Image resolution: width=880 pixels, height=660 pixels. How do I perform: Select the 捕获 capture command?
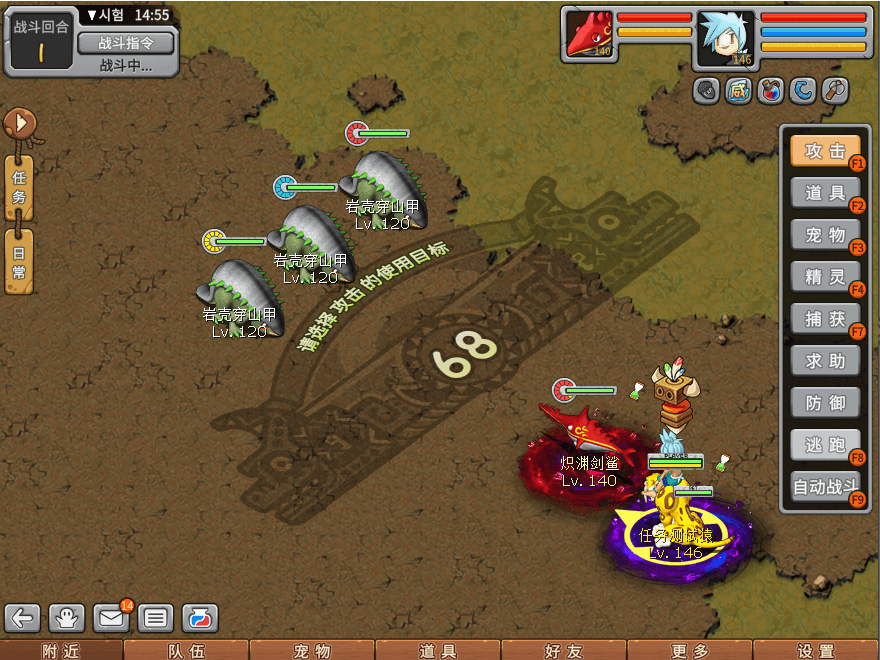(x=825, y=319)
